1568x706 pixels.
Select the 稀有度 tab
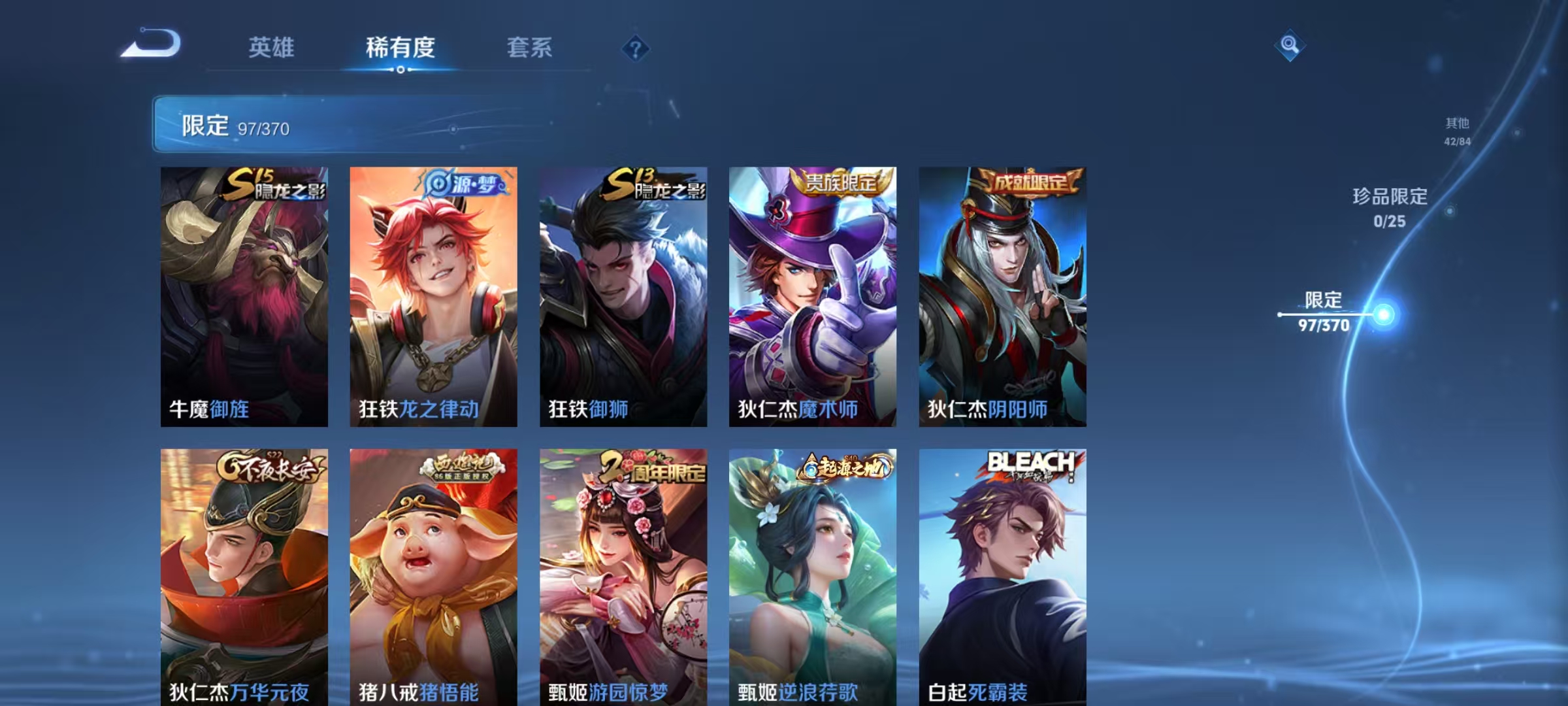pos(401,47)
